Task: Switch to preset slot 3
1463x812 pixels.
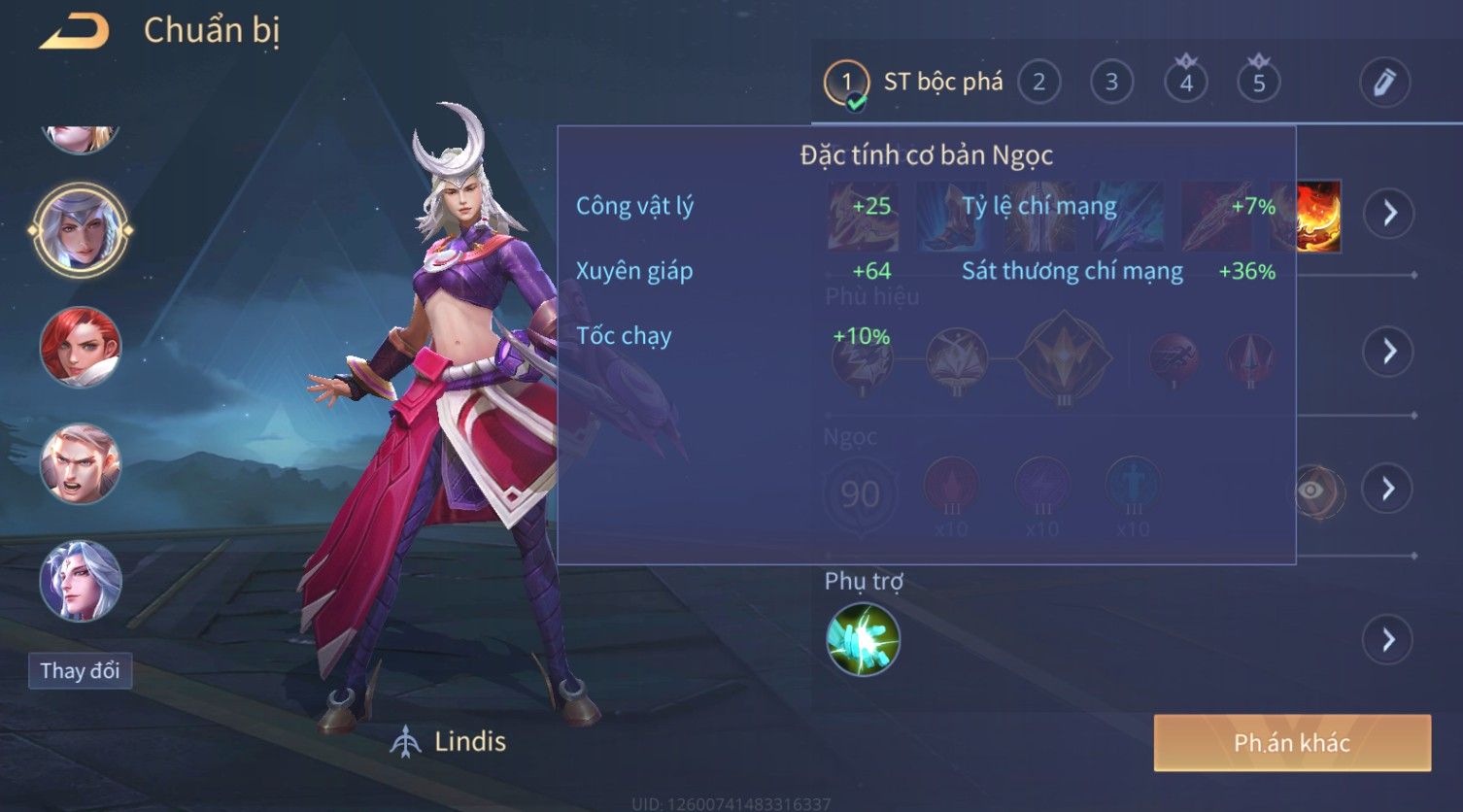Action: tap(1111, 83)
